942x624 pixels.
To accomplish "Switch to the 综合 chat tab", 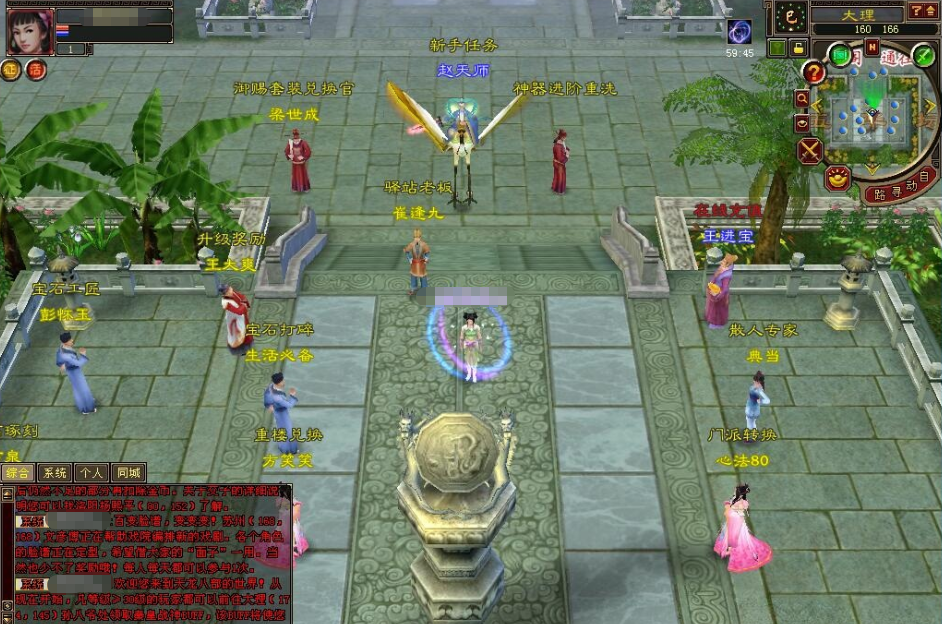I will pyautogui.click(x=18, y=473).
